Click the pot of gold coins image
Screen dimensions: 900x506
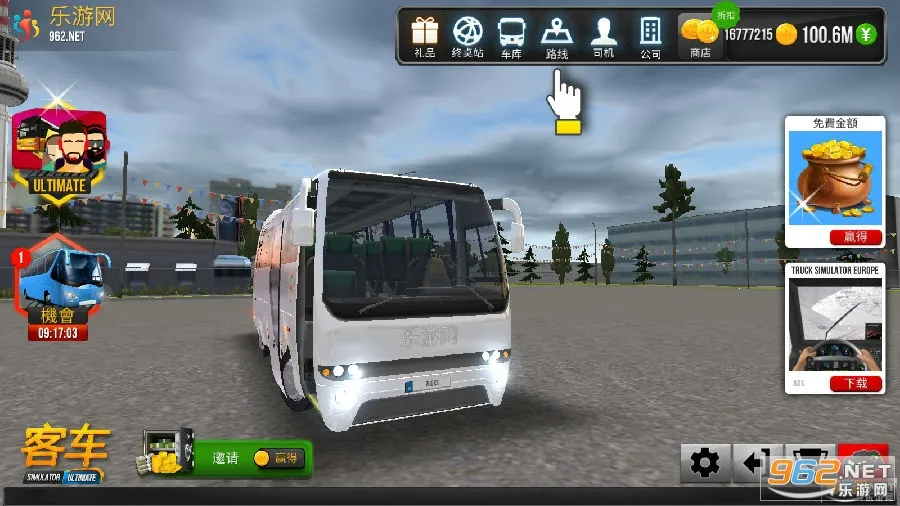835,179
